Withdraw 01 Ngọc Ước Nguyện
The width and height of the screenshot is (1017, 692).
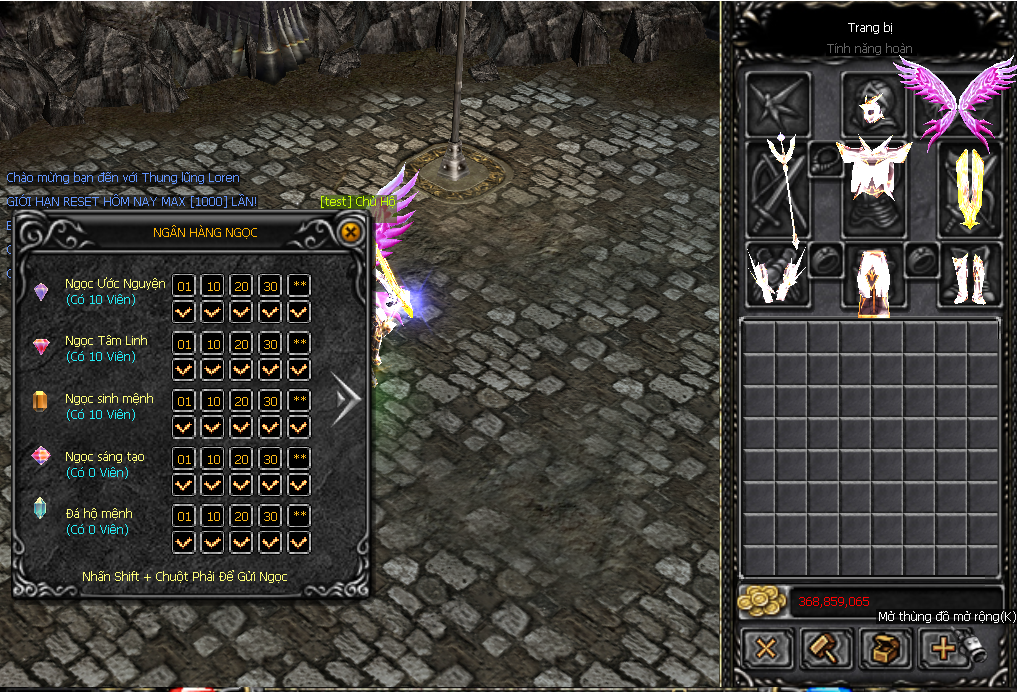pos(184,286)
